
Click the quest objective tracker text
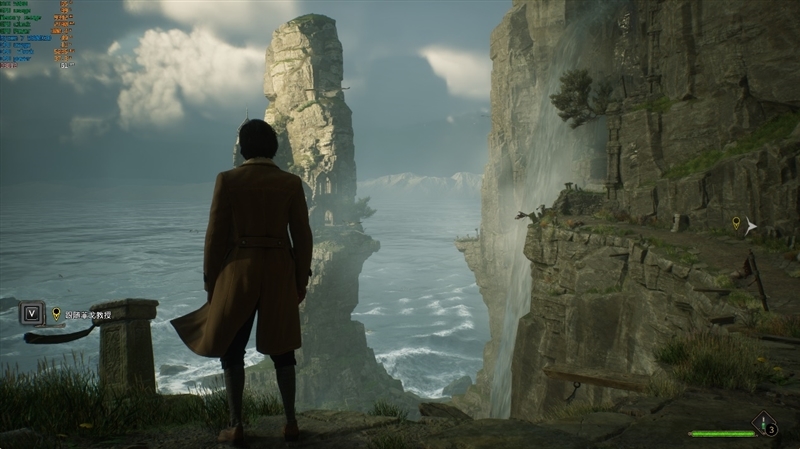[90, 314]
